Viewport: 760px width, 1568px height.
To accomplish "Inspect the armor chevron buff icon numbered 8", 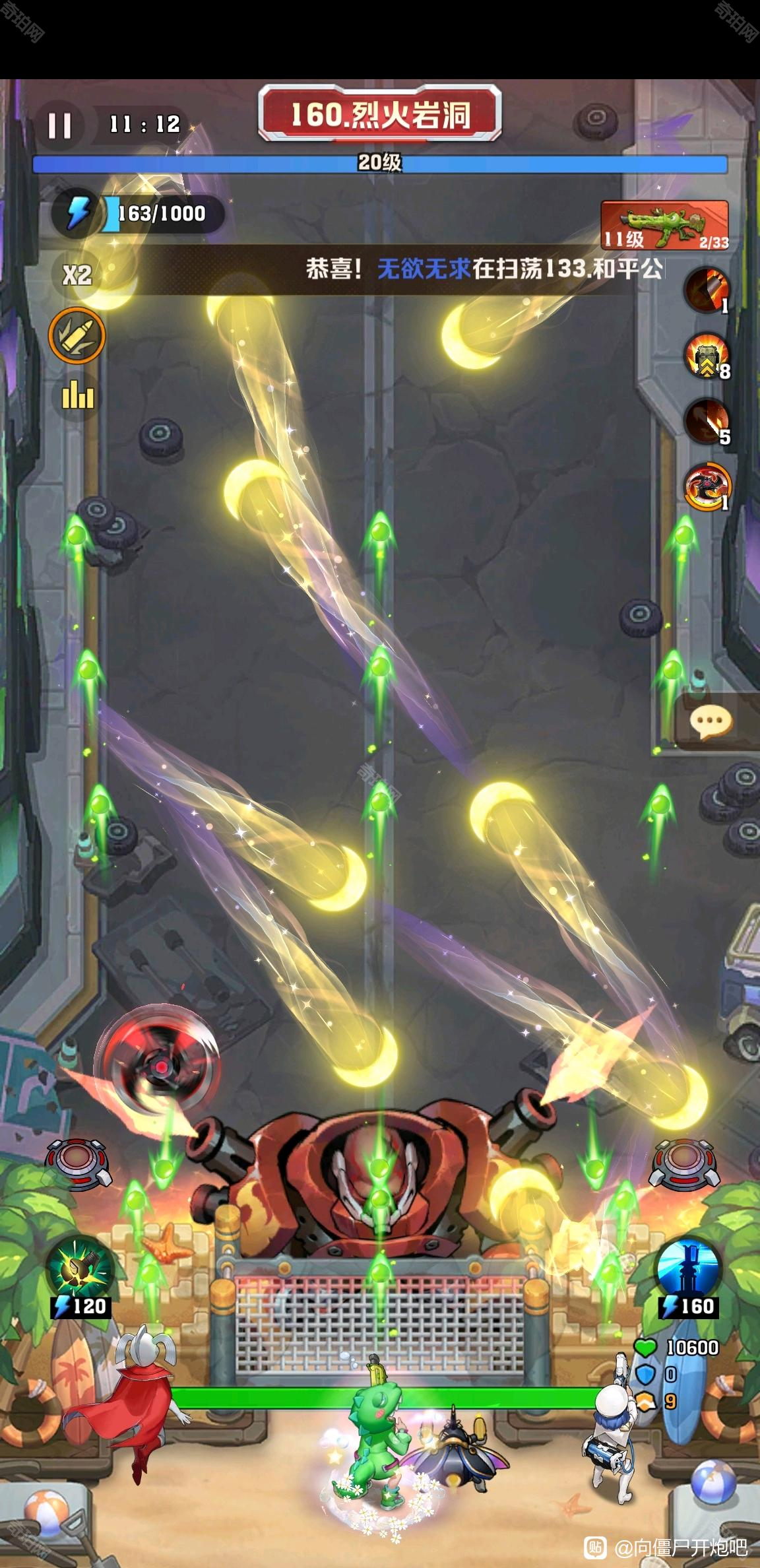I will pos(707,358).
